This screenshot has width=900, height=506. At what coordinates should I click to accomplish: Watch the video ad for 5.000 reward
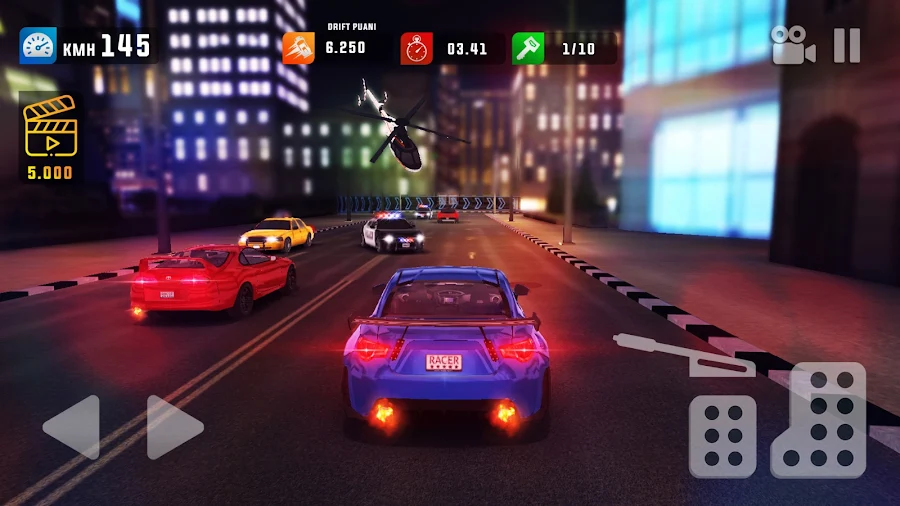pos(49,137)
